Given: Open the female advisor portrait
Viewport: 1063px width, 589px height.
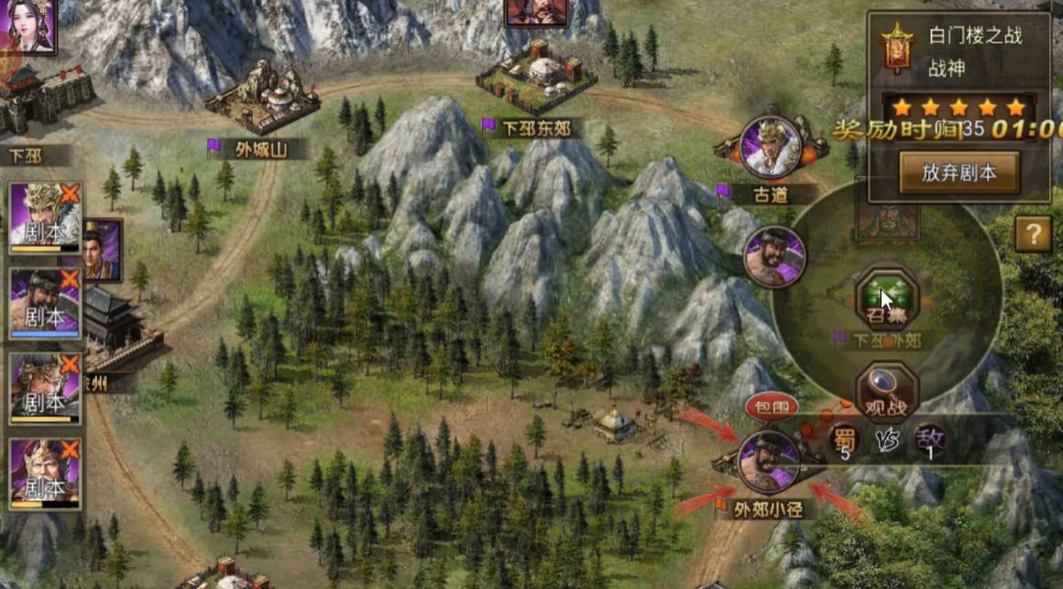Looking at the screenshot, I should pos(28,24).
